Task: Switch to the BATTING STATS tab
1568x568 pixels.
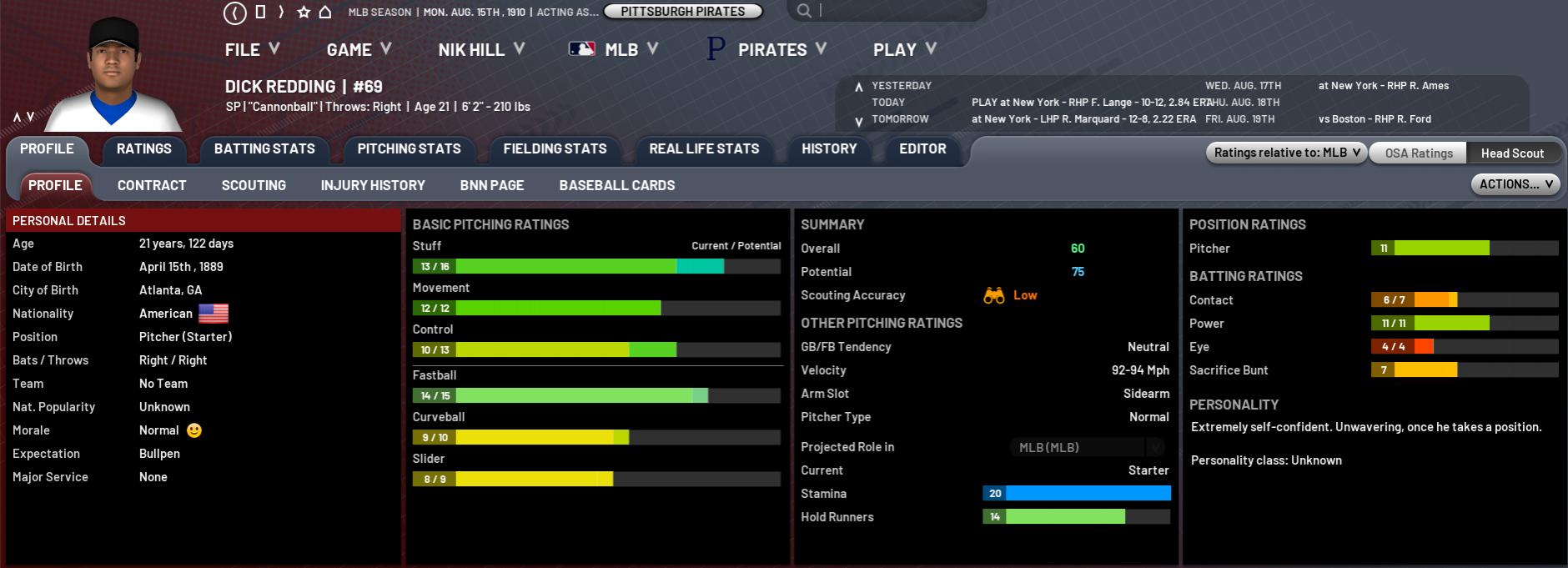Action: click(x=264, y=149)
